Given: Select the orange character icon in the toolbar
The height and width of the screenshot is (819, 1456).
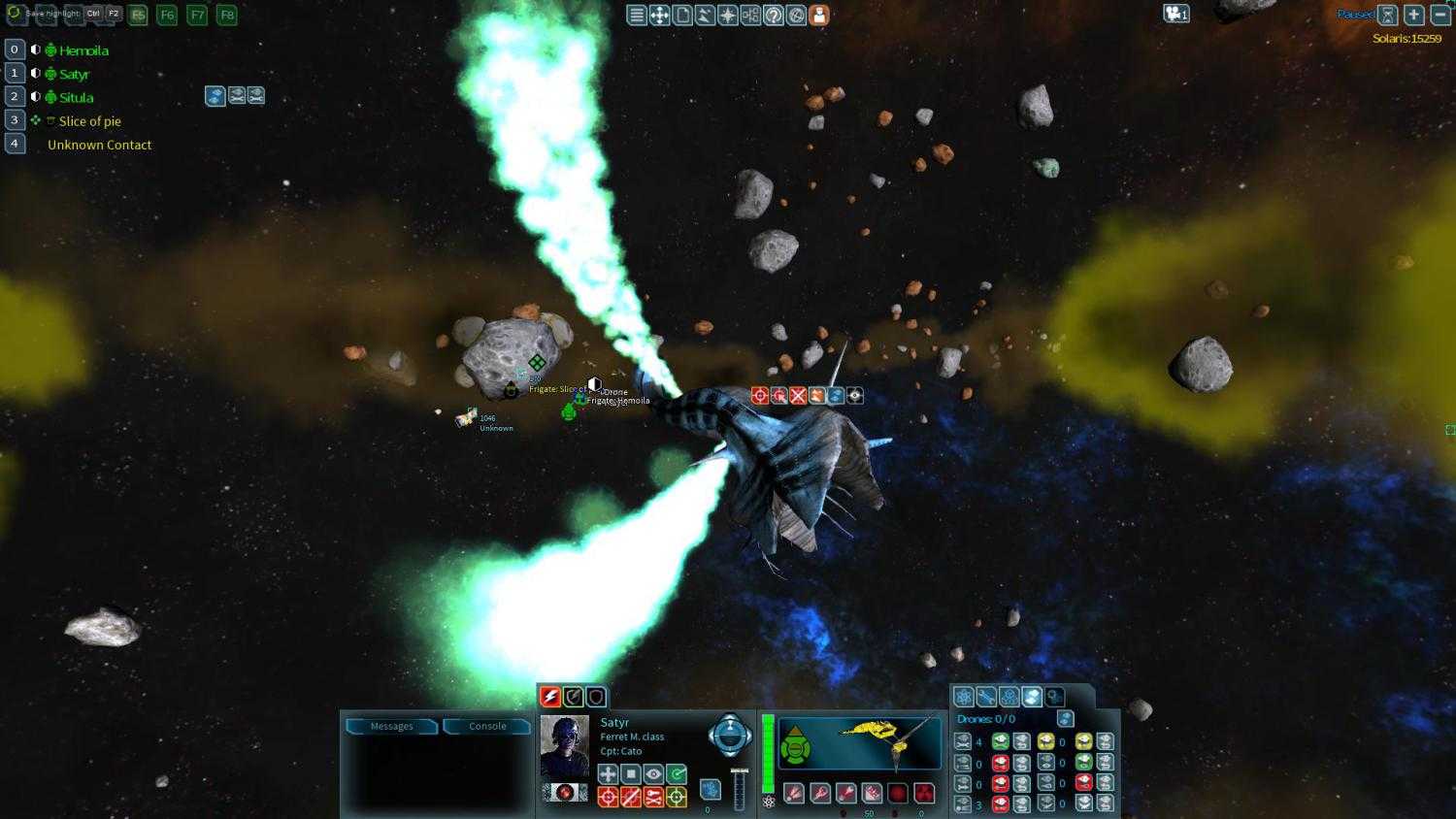Looking at the screenshot, I should [818, 15].
